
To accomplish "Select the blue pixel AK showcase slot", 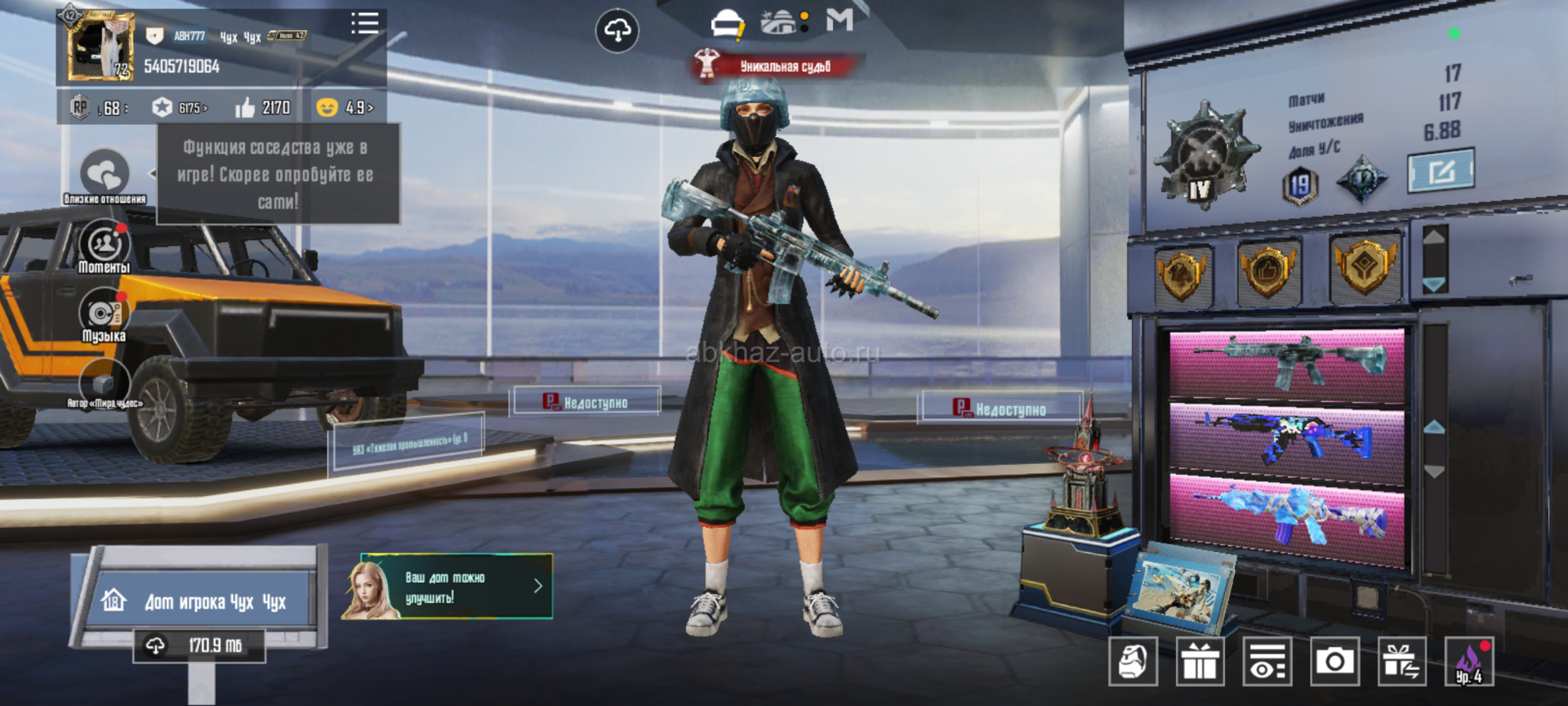I will coord(1287,439).
